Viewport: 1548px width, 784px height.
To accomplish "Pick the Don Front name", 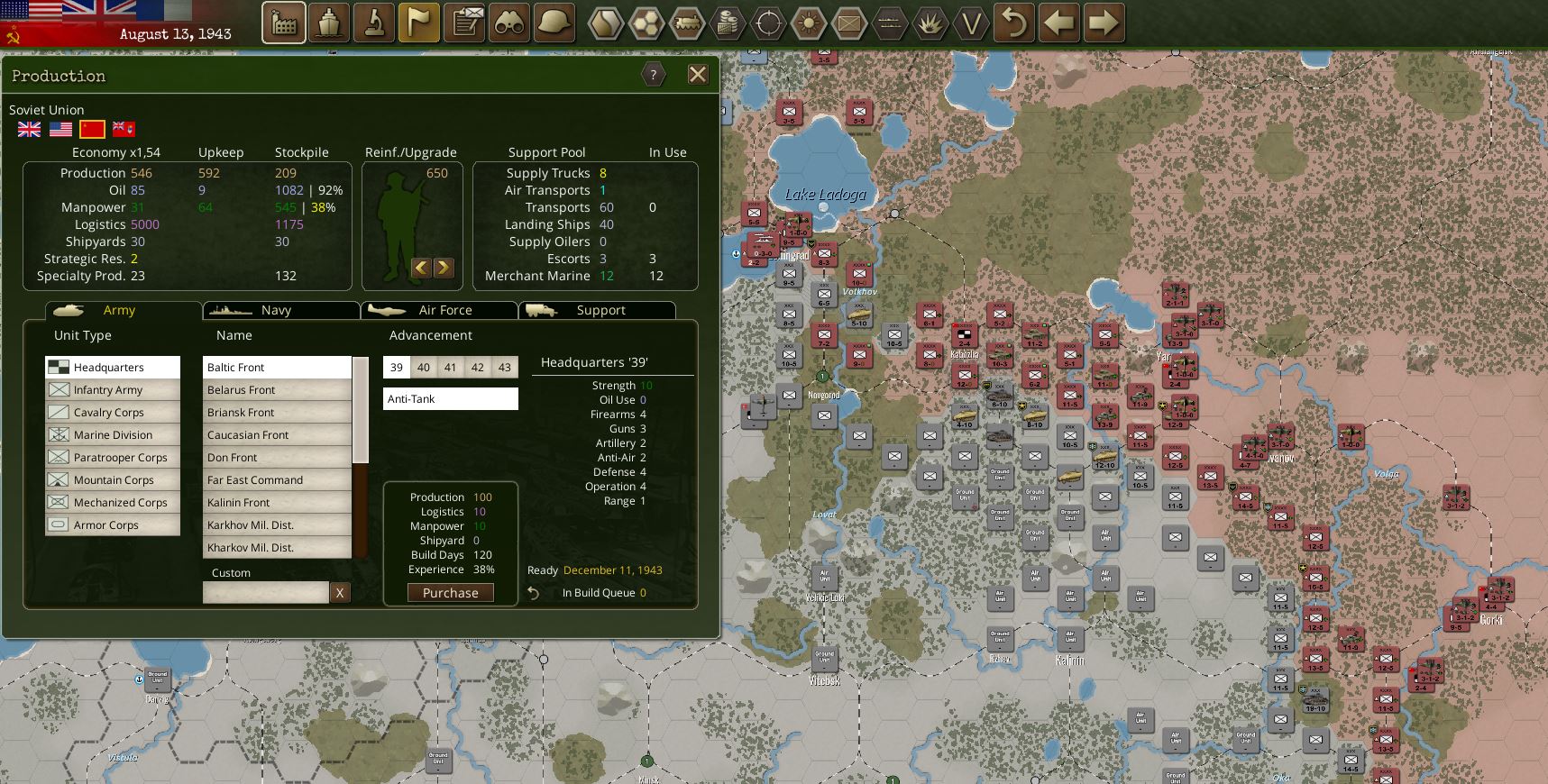I will click(233, 458).
